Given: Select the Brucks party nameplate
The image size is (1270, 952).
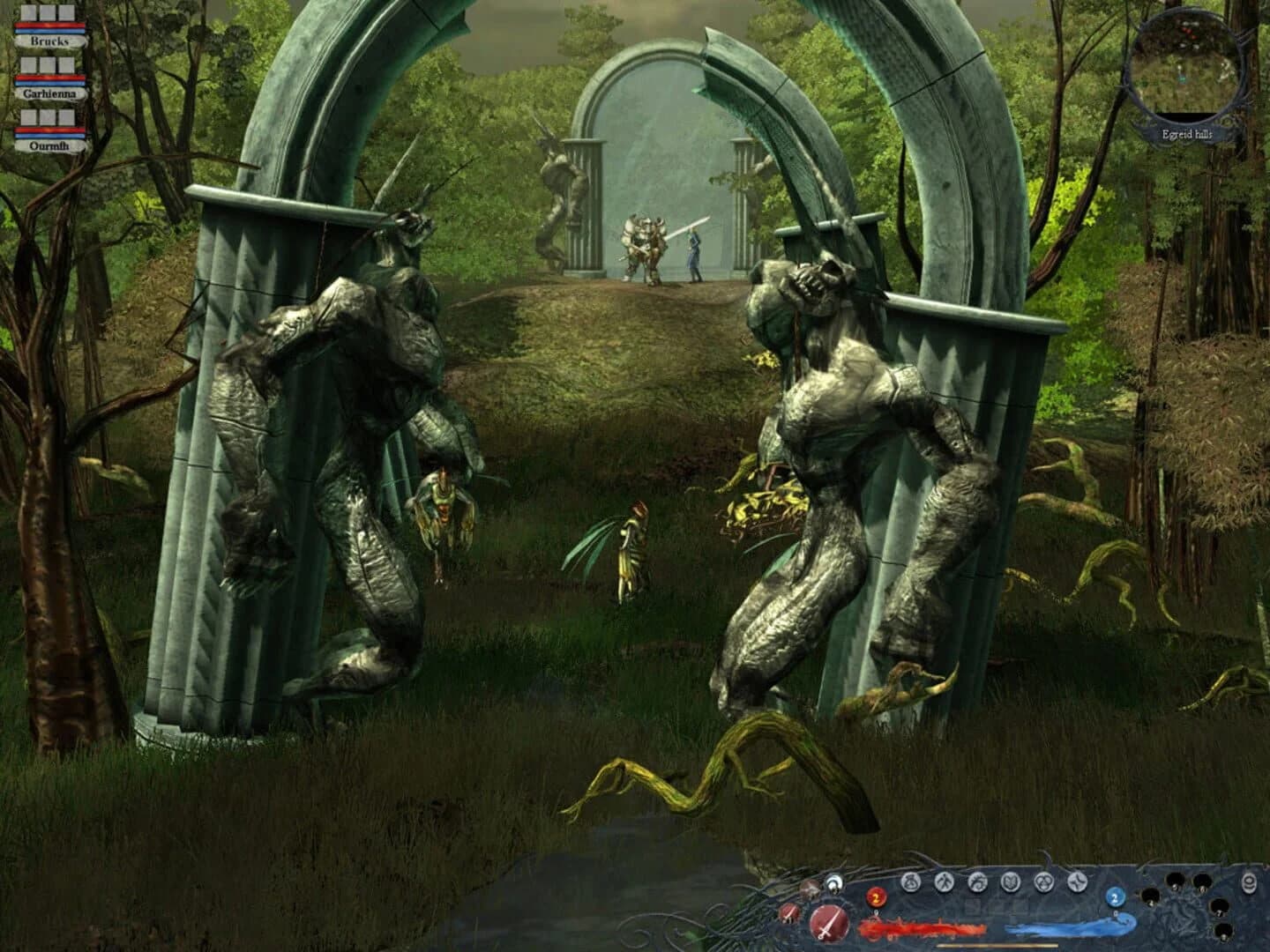Looking at the screenshot, I should [50, 41].
